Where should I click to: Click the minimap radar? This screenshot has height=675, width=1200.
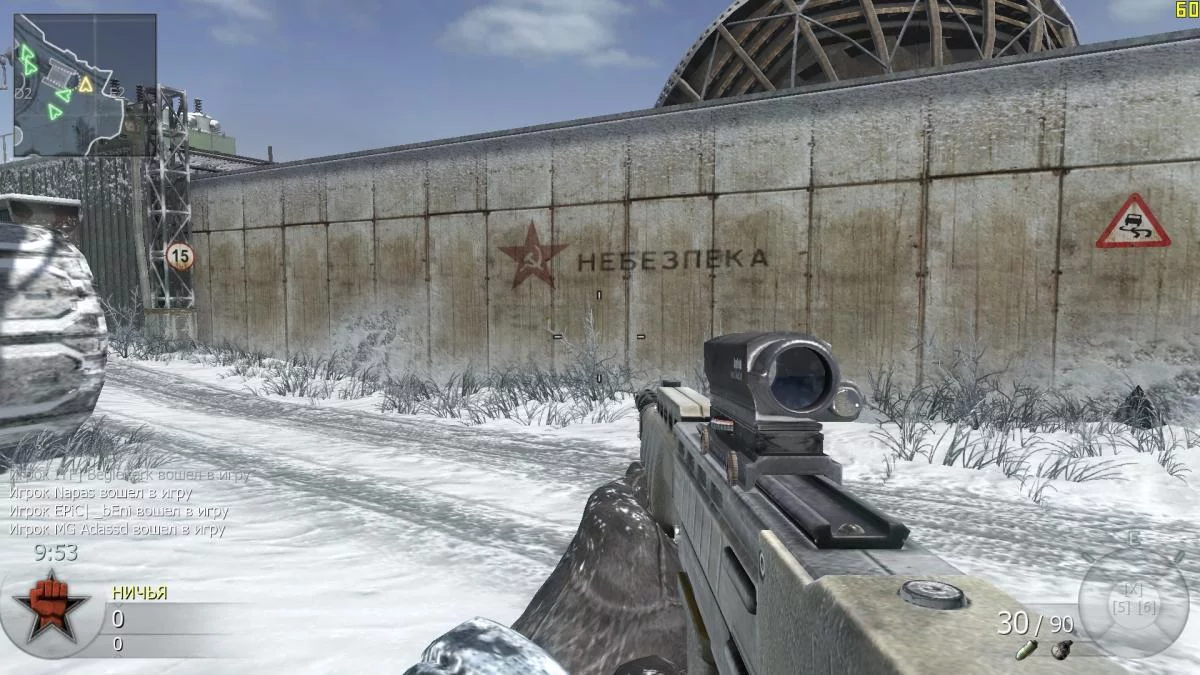tap(84, 84)
